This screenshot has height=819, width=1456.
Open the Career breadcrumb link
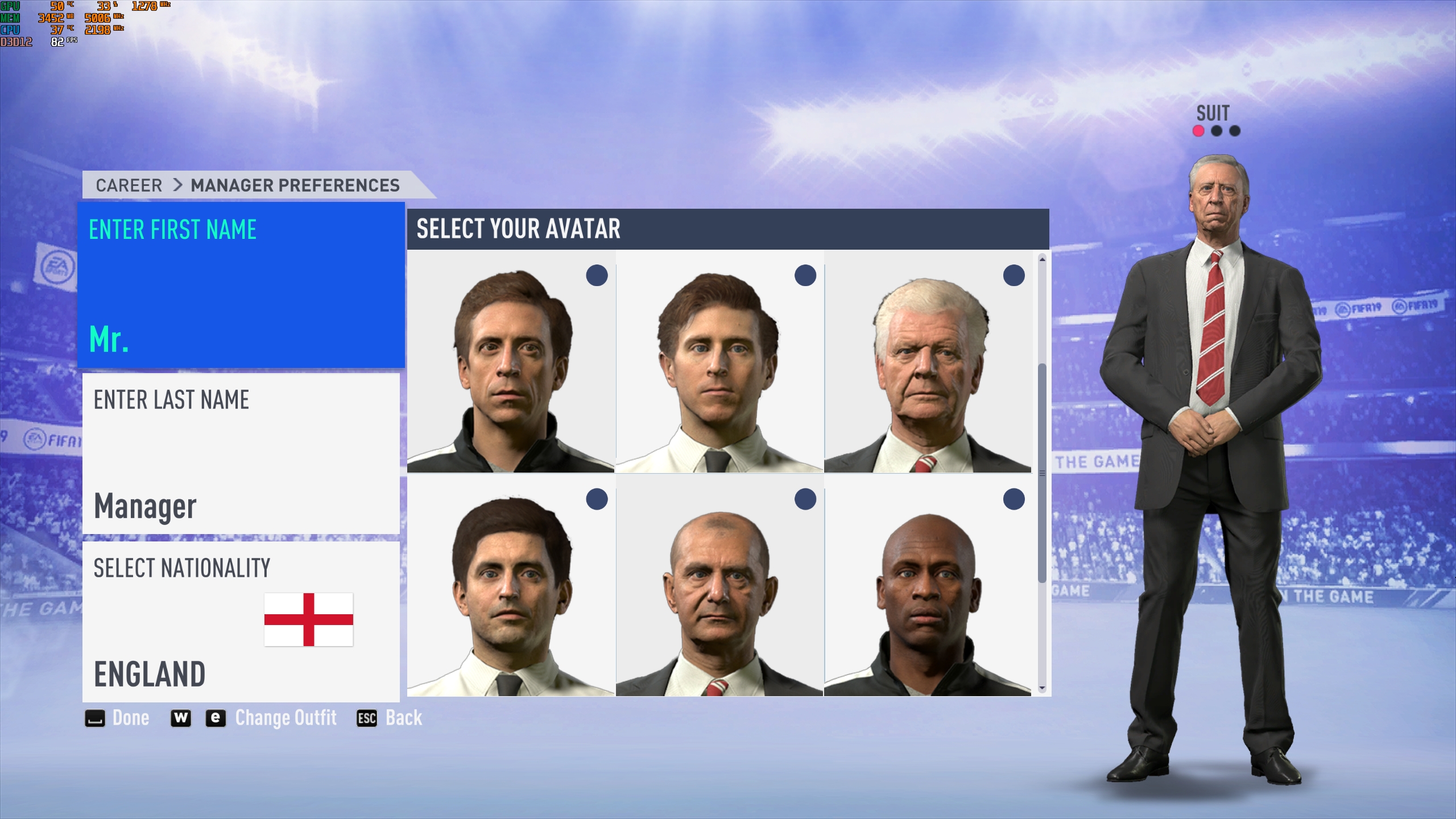tap(129, 185)
